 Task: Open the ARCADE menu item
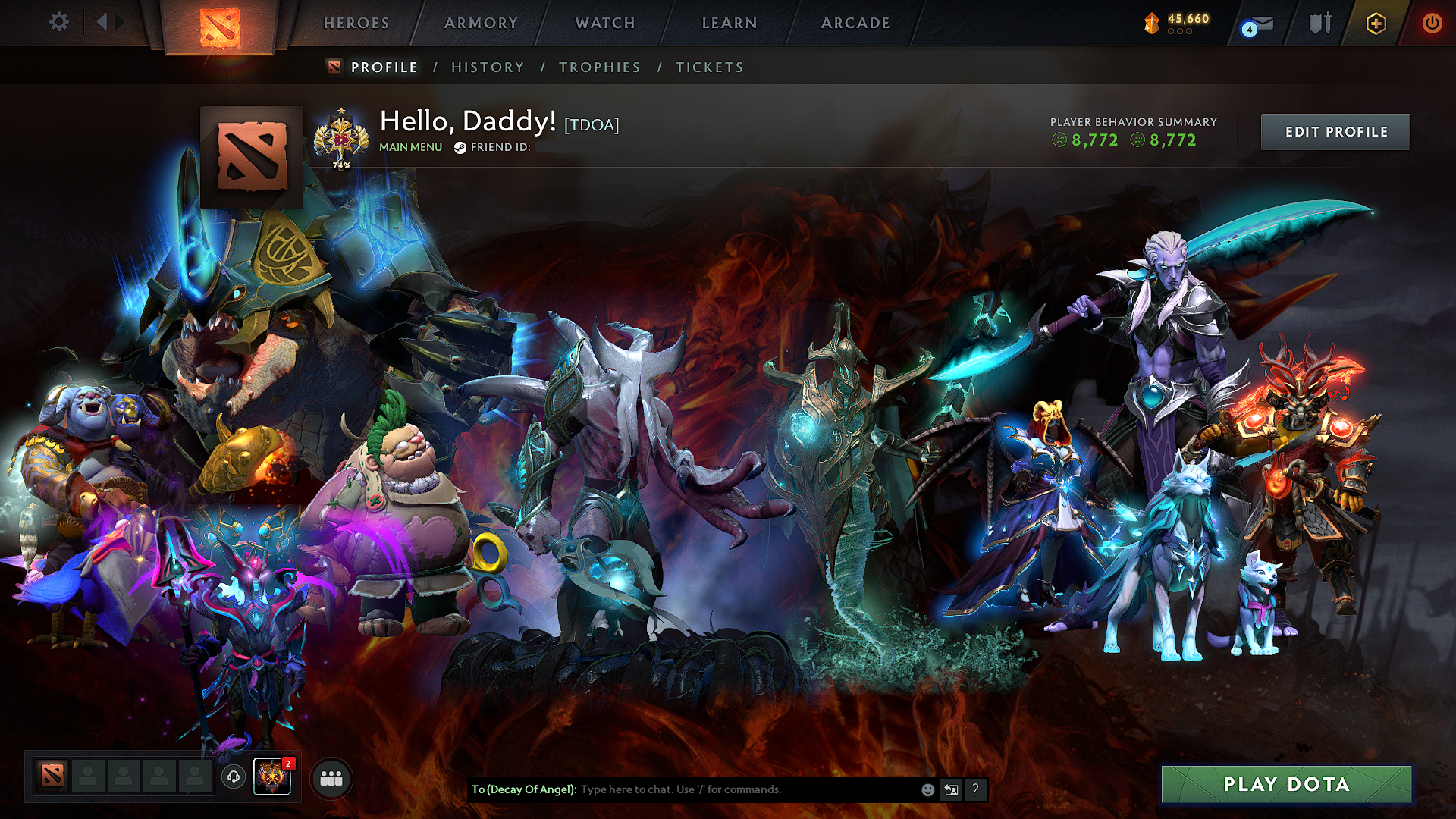(855, 23)
